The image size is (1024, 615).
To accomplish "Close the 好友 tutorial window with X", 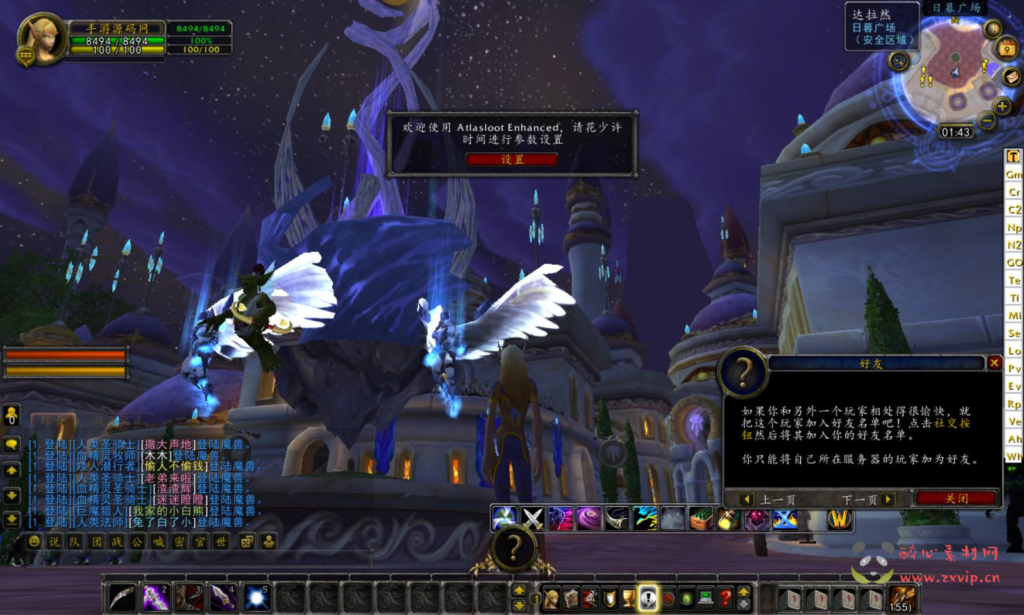I will (994, 363).
